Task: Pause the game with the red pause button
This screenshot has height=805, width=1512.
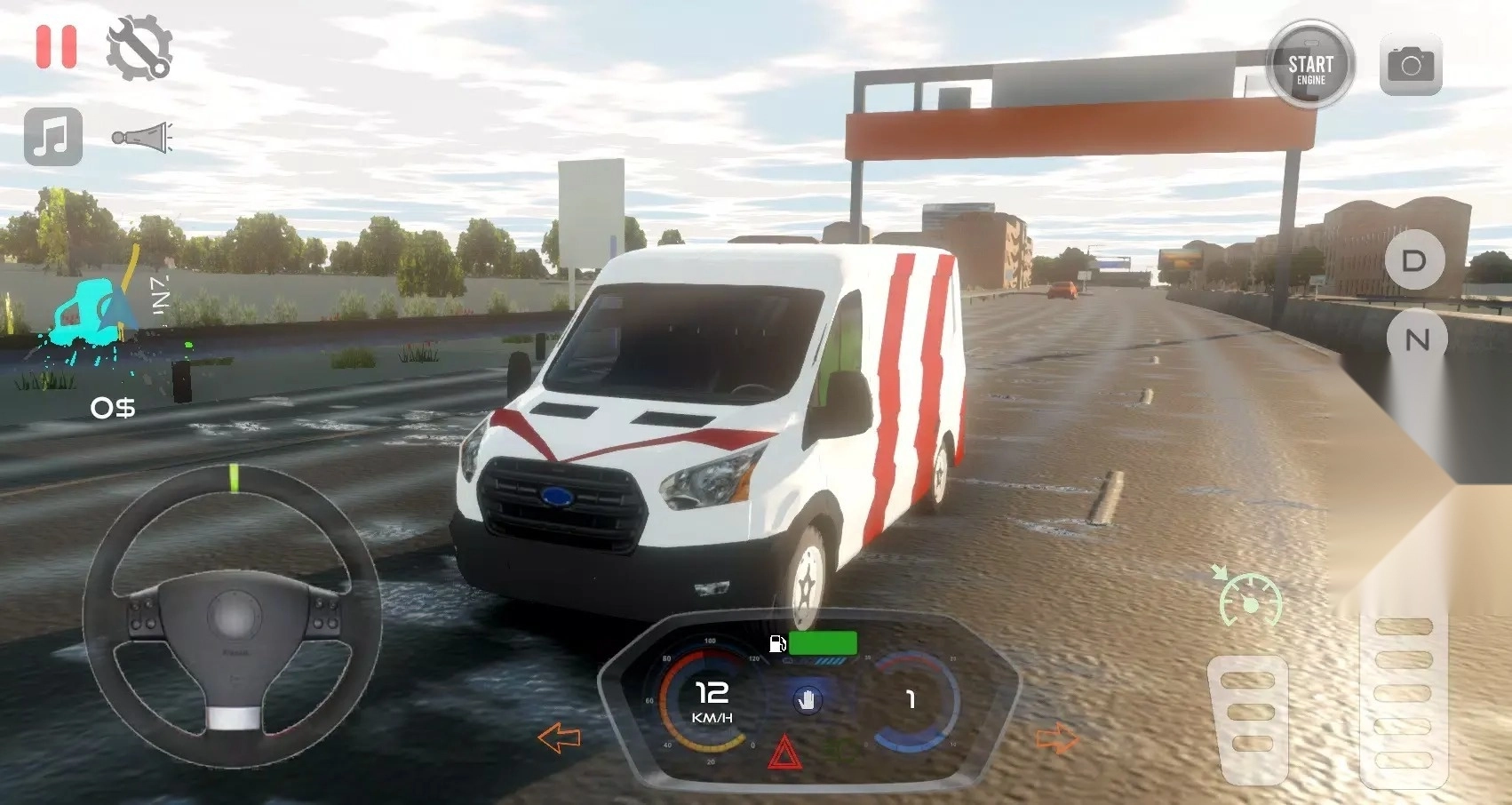Action: [x=56, y=46]
